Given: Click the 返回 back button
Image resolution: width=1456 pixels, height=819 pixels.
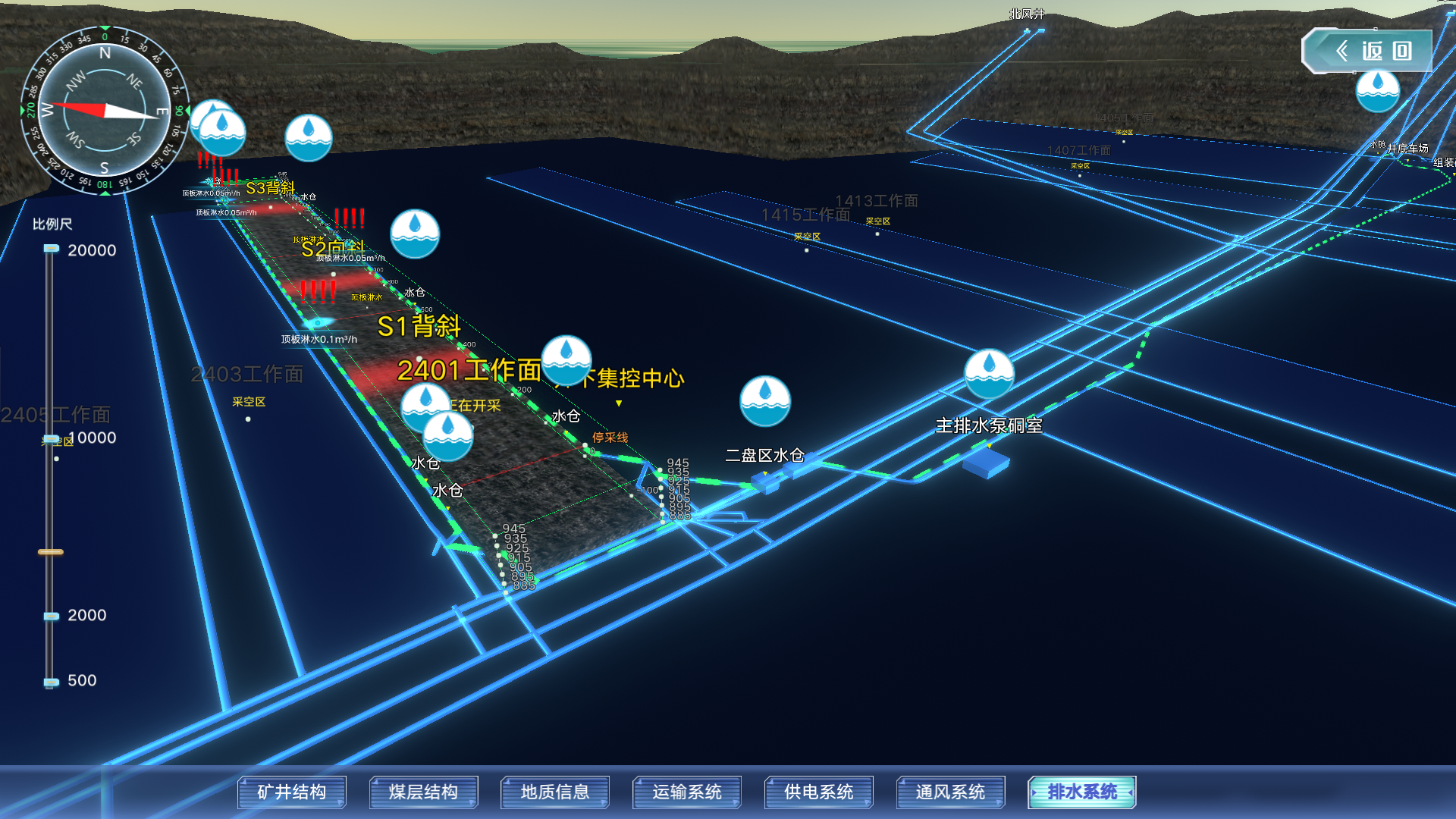Looking at the screenshot, I should (x=1367, y=51).
